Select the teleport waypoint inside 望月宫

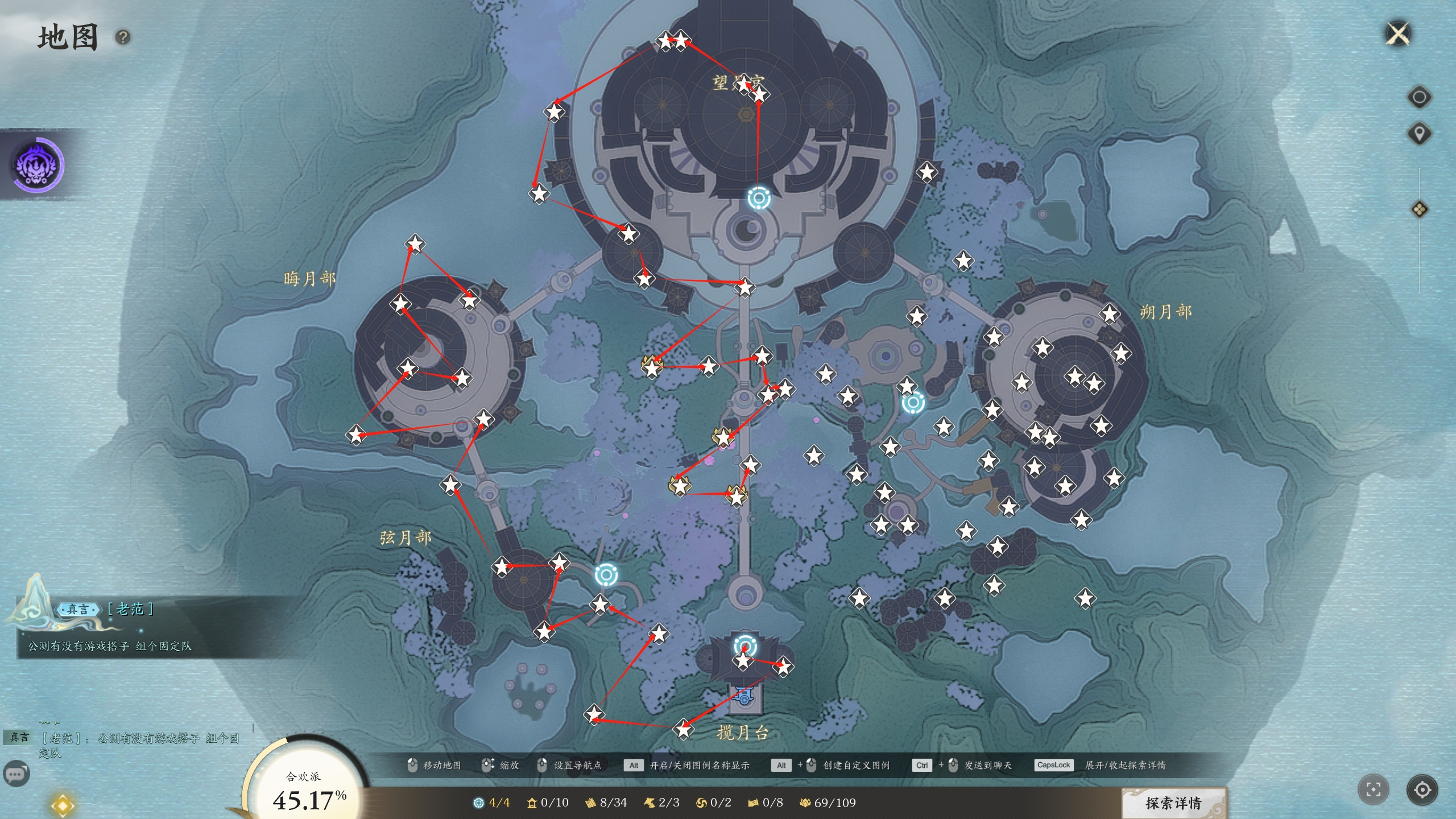pos(759,198)
